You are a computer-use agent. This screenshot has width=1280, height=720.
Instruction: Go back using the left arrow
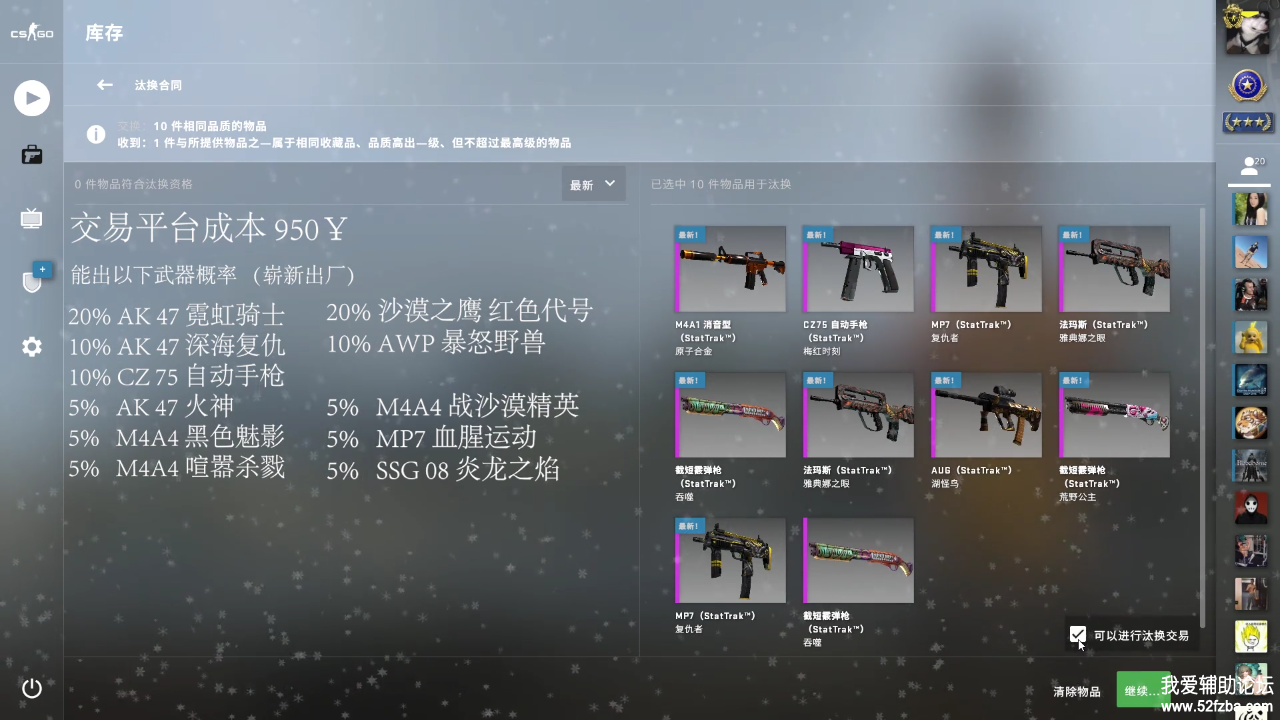pos(104,85)
